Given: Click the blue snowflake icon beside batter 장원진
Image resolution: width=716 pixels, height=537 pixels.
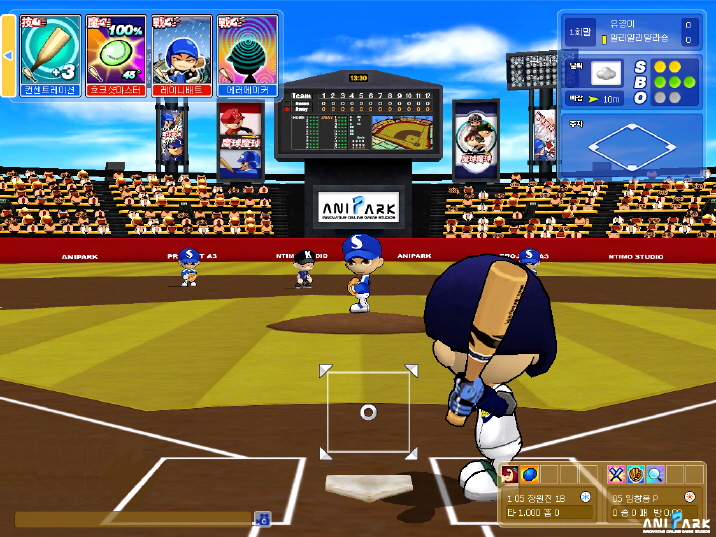Looking at the screenshot, I should (585, 497).
